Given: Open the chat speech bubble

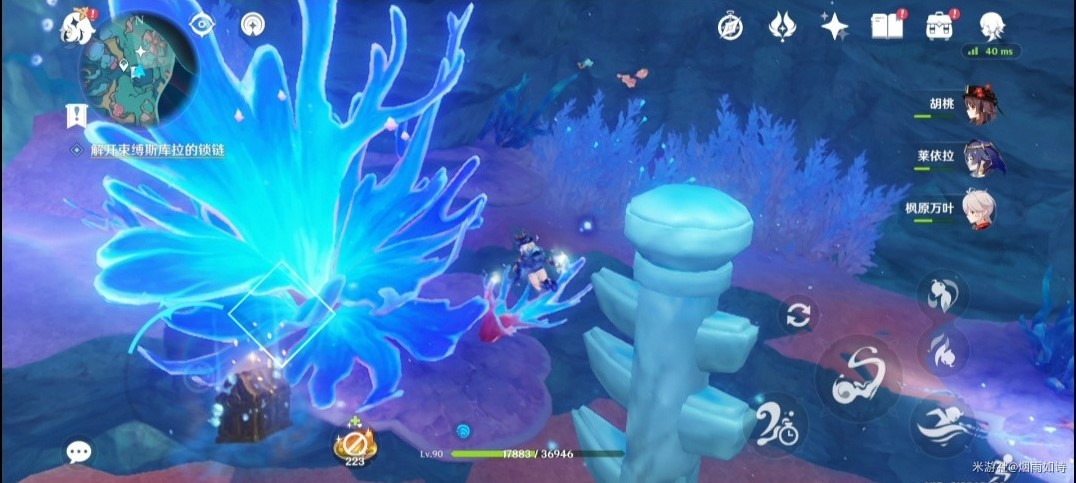Looking at the screenshot, I should point(79,452).
